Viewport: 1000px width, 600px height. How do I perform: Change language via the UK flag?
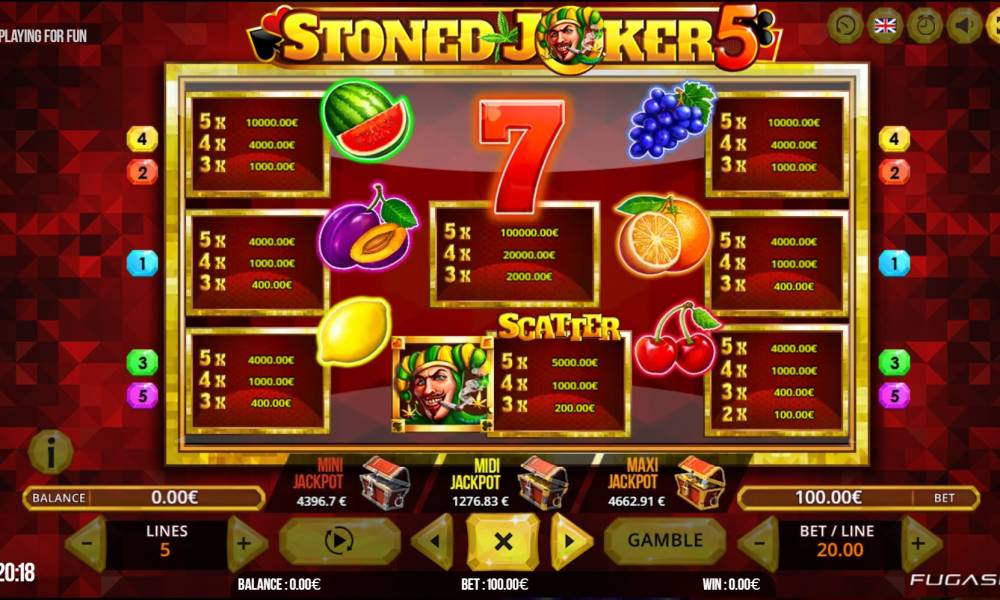(885, 26)
